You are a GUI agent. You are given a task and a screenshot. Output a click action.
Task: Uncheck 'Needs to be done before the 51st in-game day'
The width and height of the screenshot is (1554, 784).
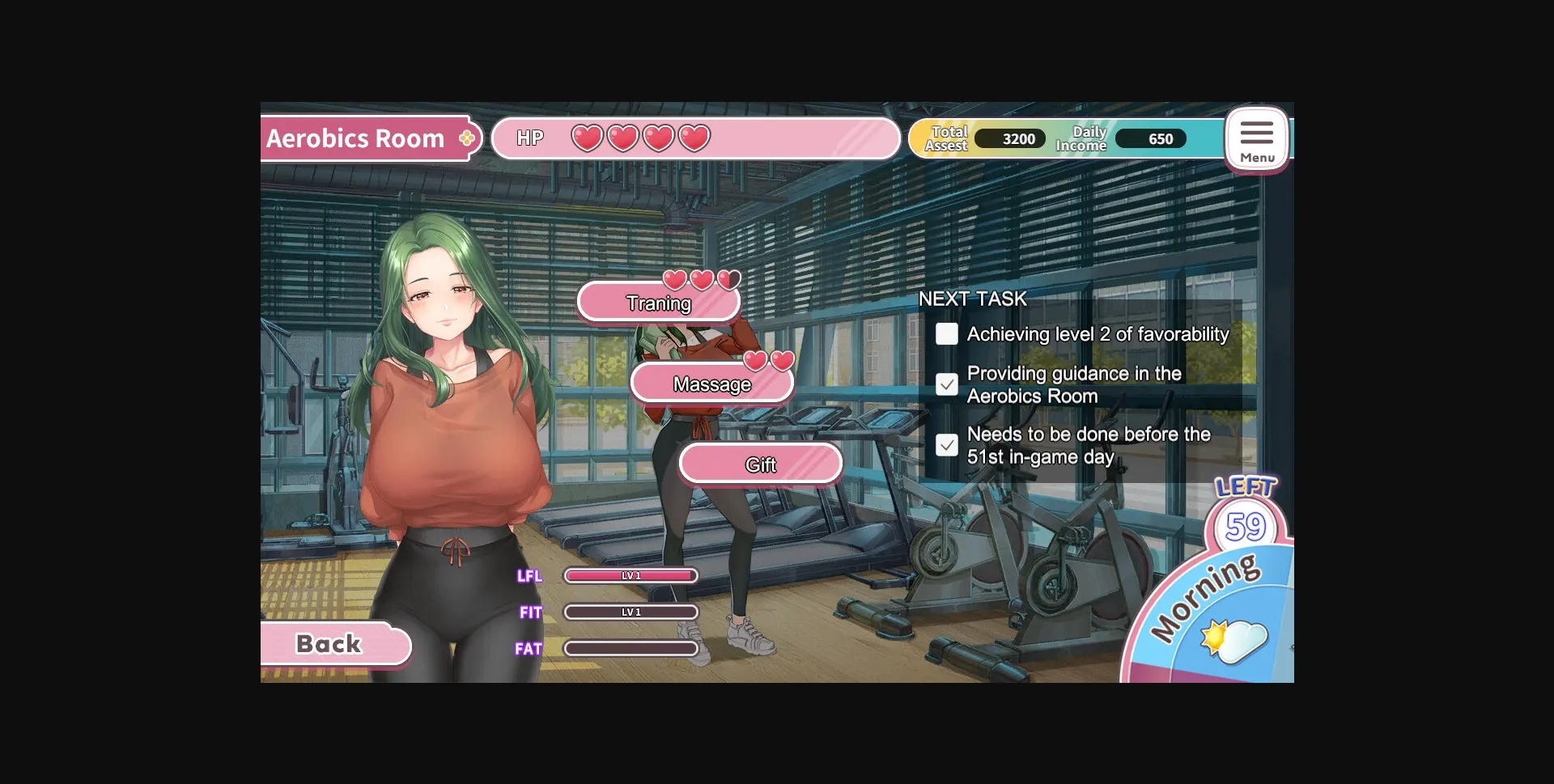946,445
